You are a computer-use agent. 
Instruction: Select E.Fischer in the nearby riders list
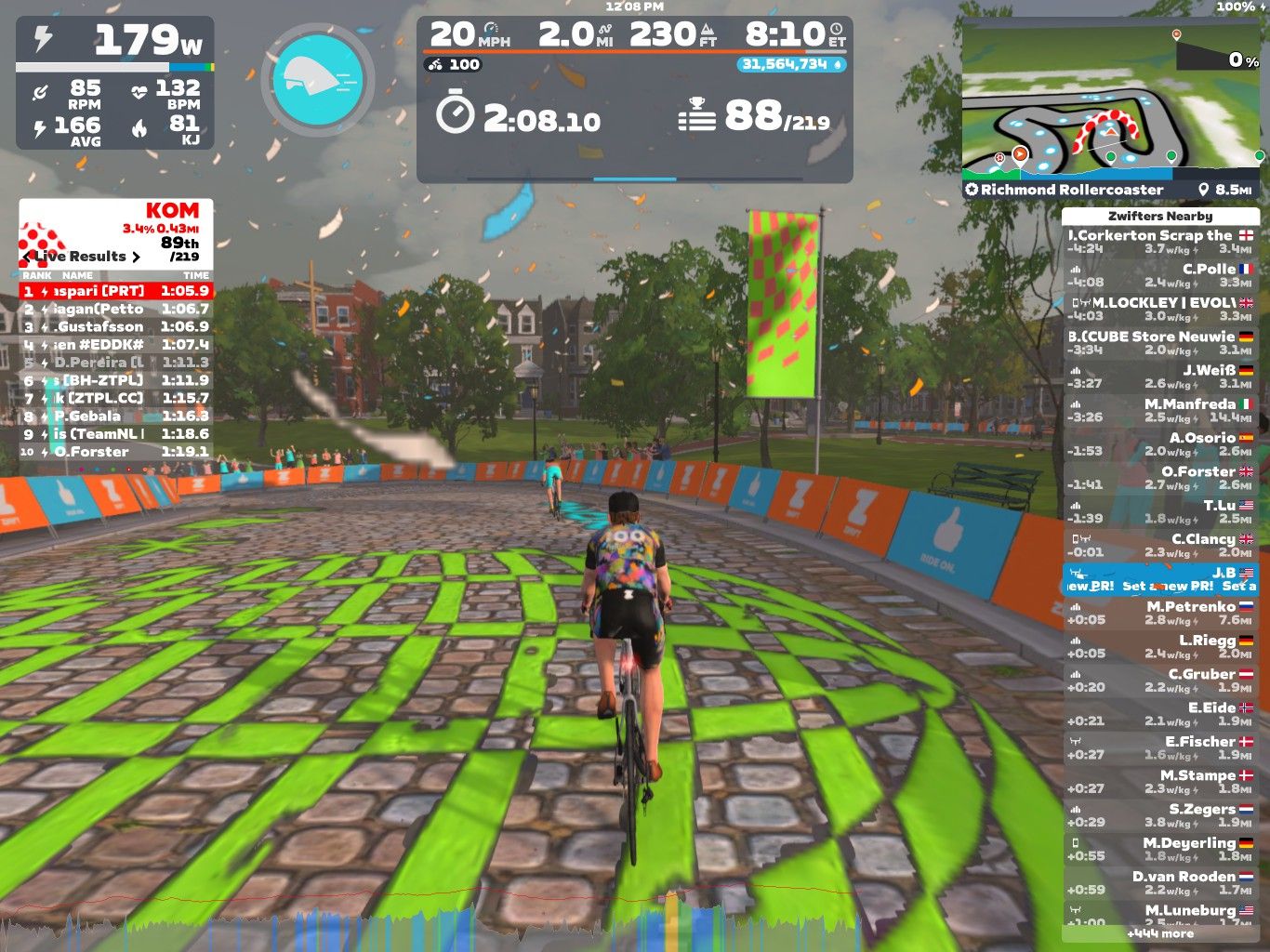pos(1160,747)
